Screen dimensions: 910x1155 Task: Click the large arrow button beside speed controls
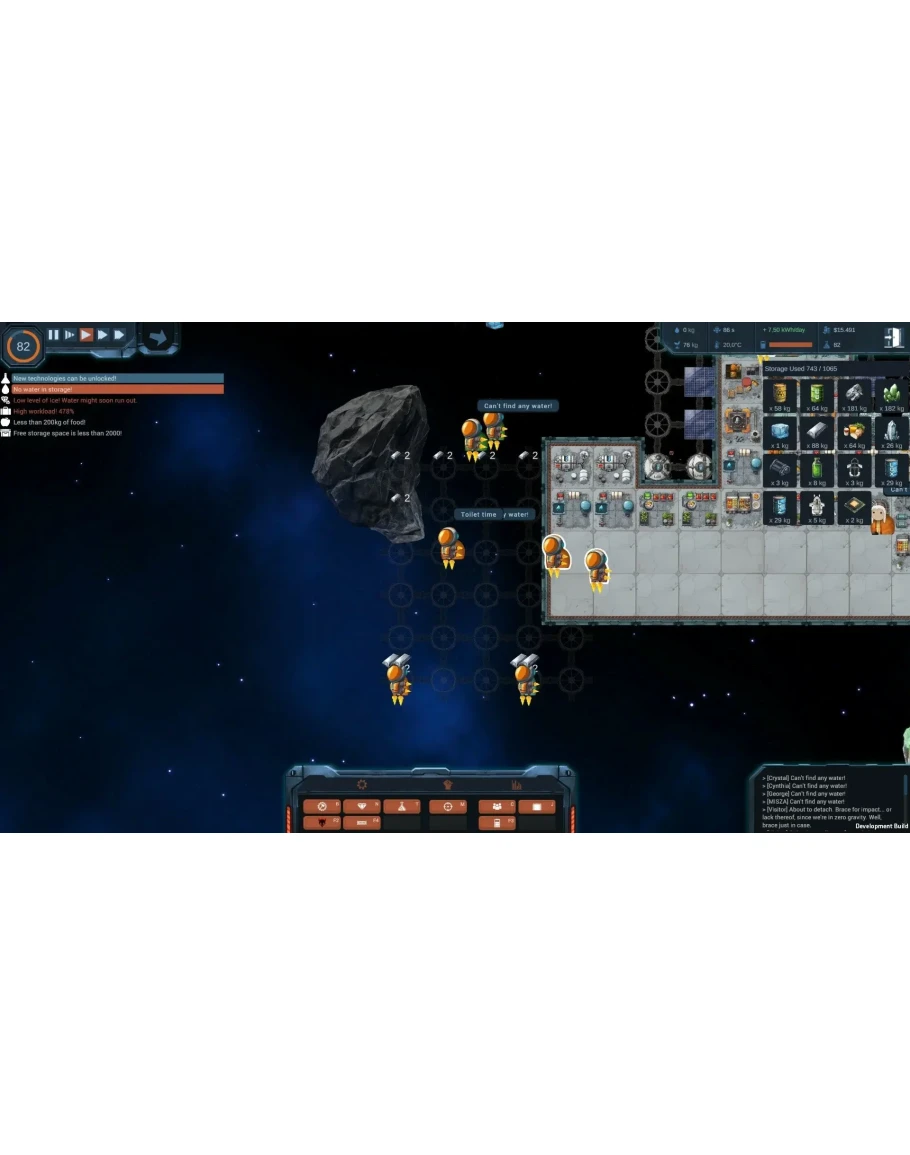click(157, 337)
